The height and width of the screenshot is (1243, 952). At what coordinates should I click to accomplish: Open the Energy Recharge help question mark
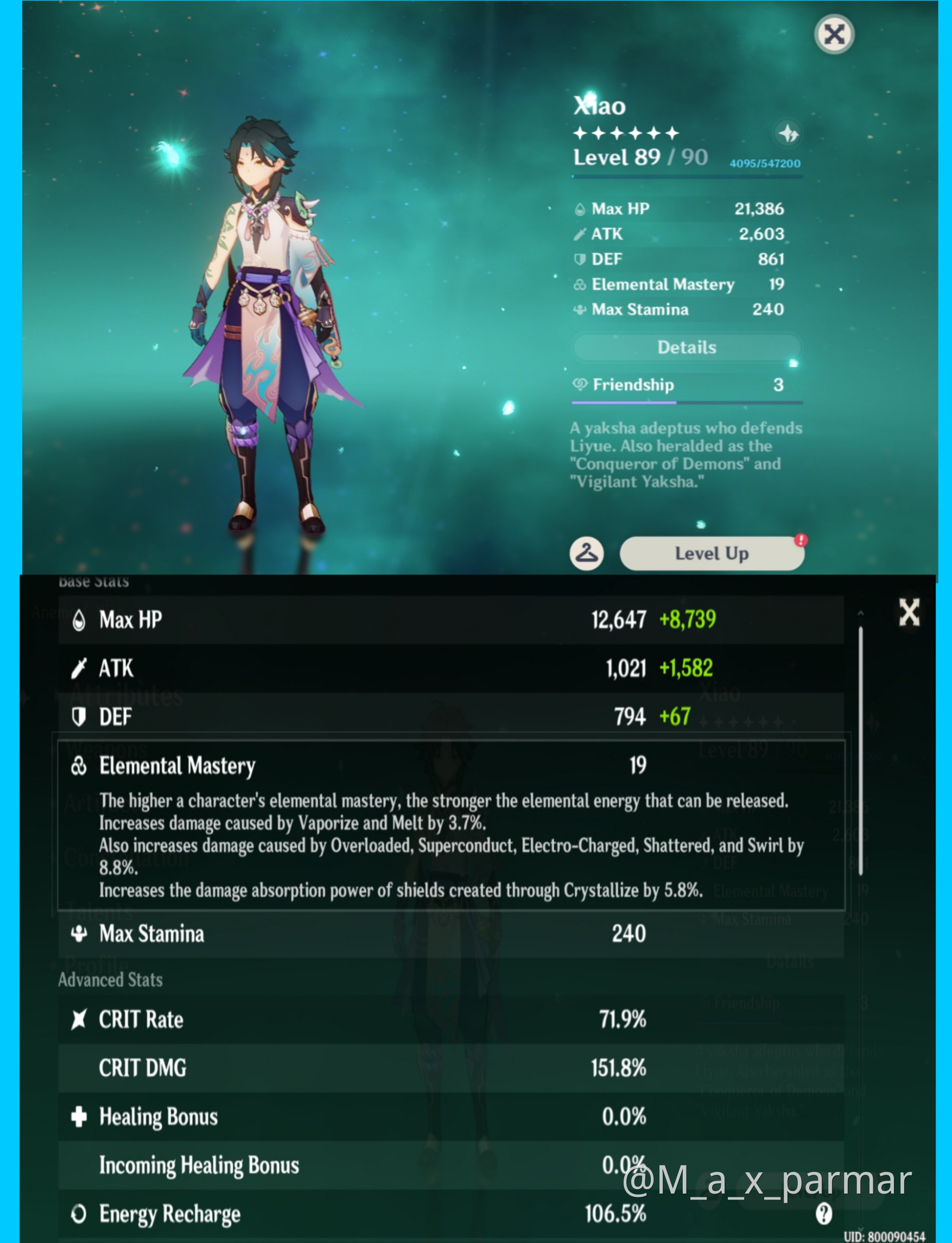pos(825,1214)
